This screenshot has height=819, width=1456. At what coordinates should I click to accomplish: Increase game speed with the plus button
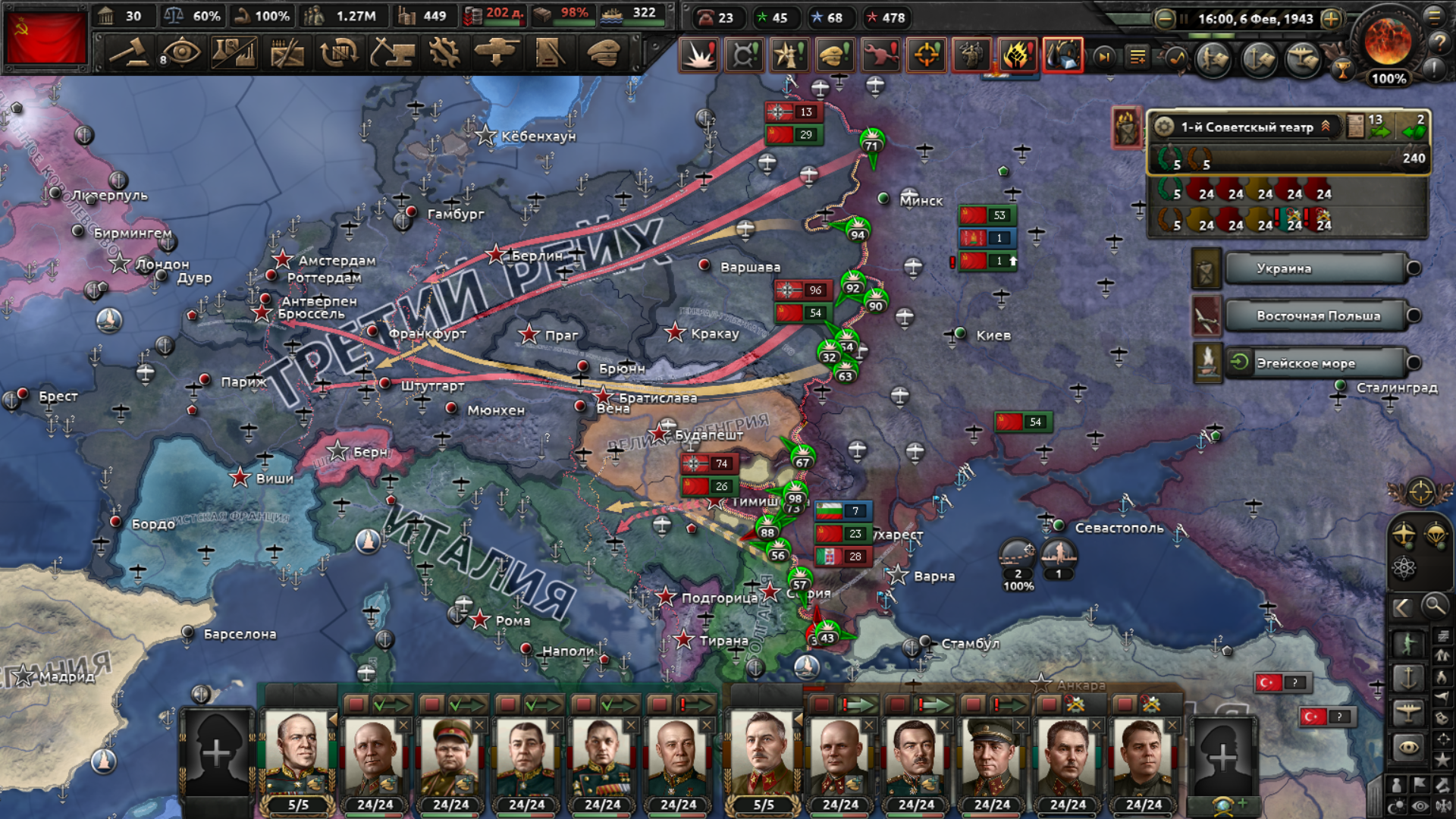coord(1331,19)
